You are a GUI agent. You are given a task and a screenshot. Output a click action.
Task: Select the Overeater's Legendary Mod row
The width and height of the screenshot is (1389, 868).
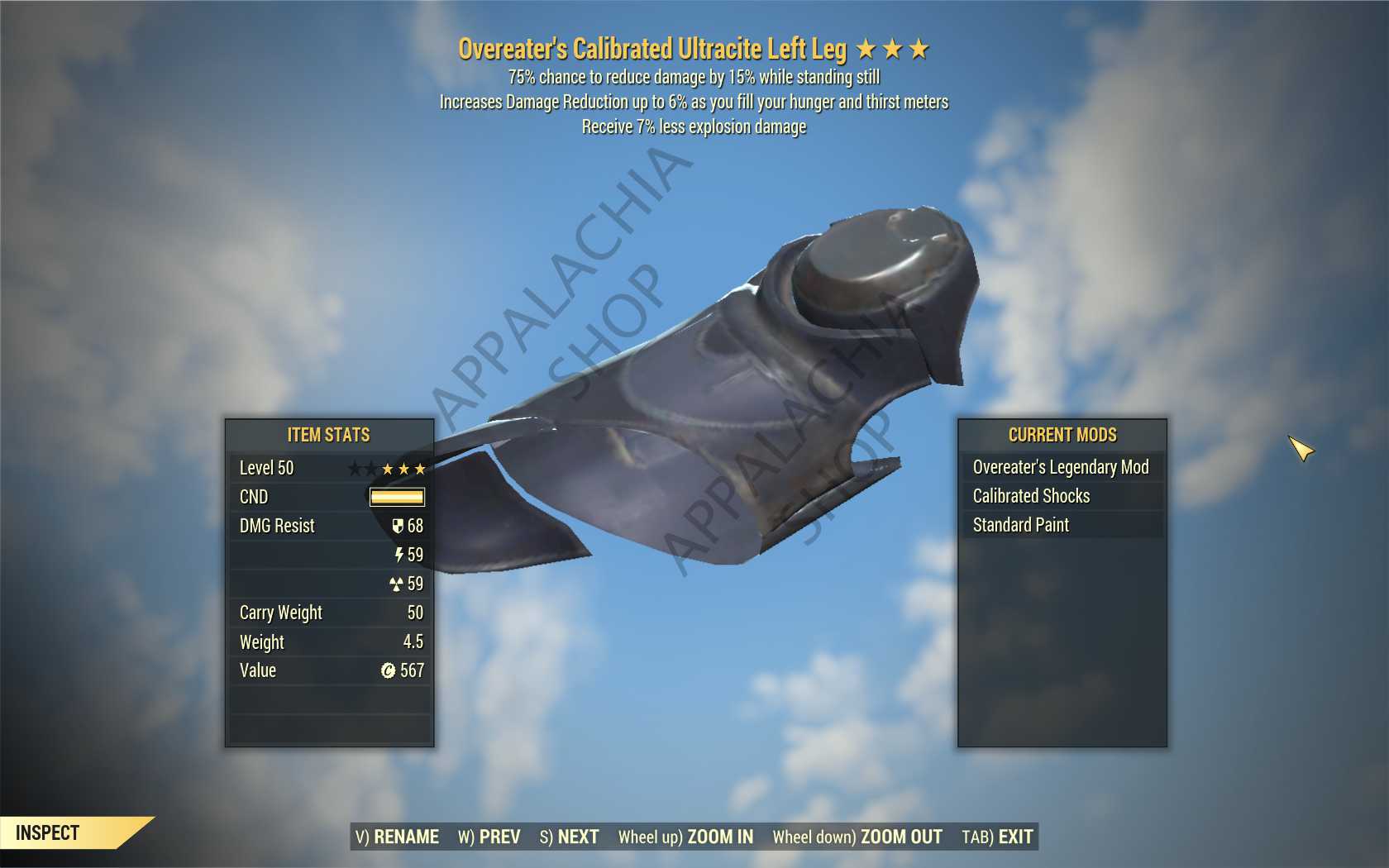point(1061,467)
